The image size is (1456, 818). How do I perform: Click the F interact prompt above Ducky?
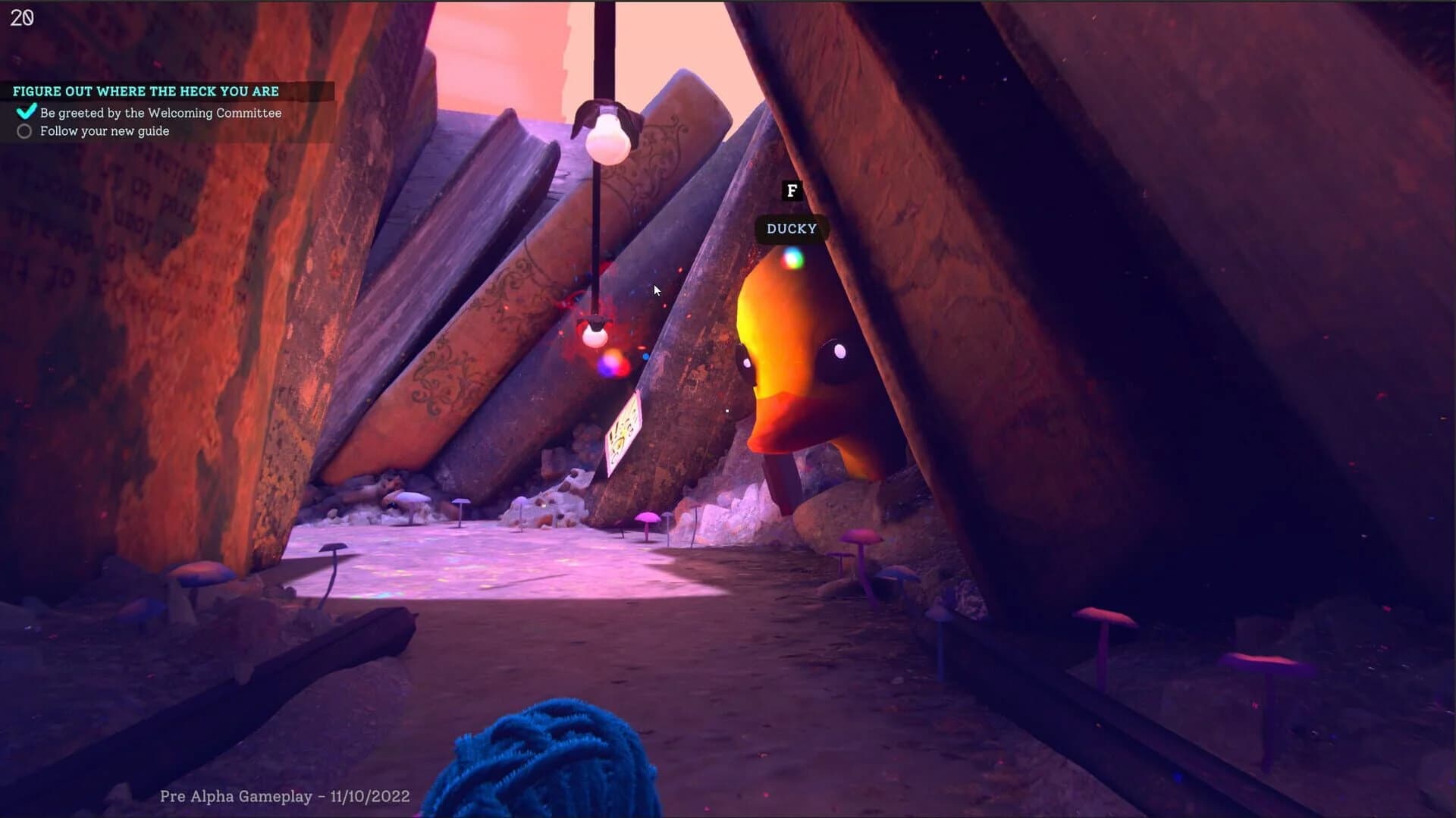(791, 191)
